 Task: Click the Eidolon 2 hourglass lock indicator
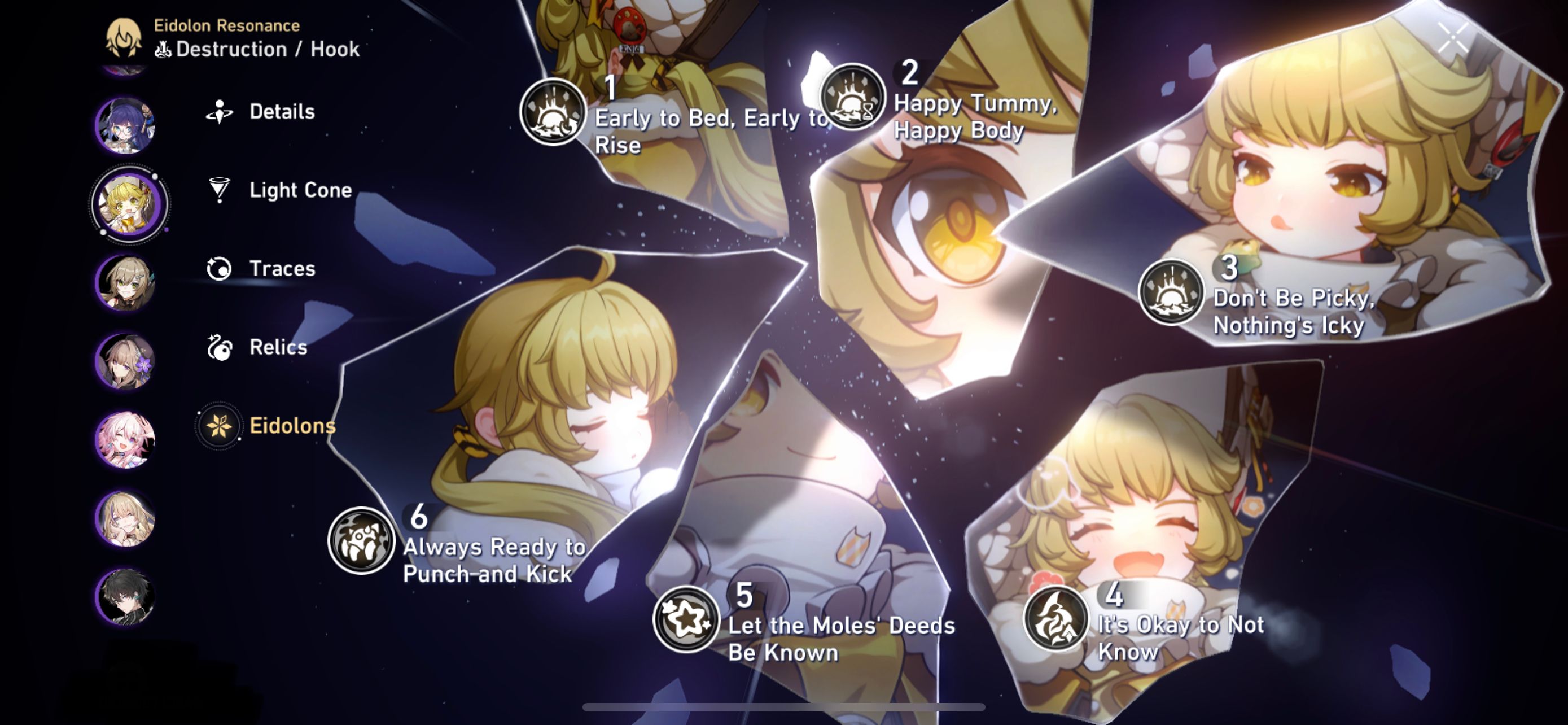point(869,111)
